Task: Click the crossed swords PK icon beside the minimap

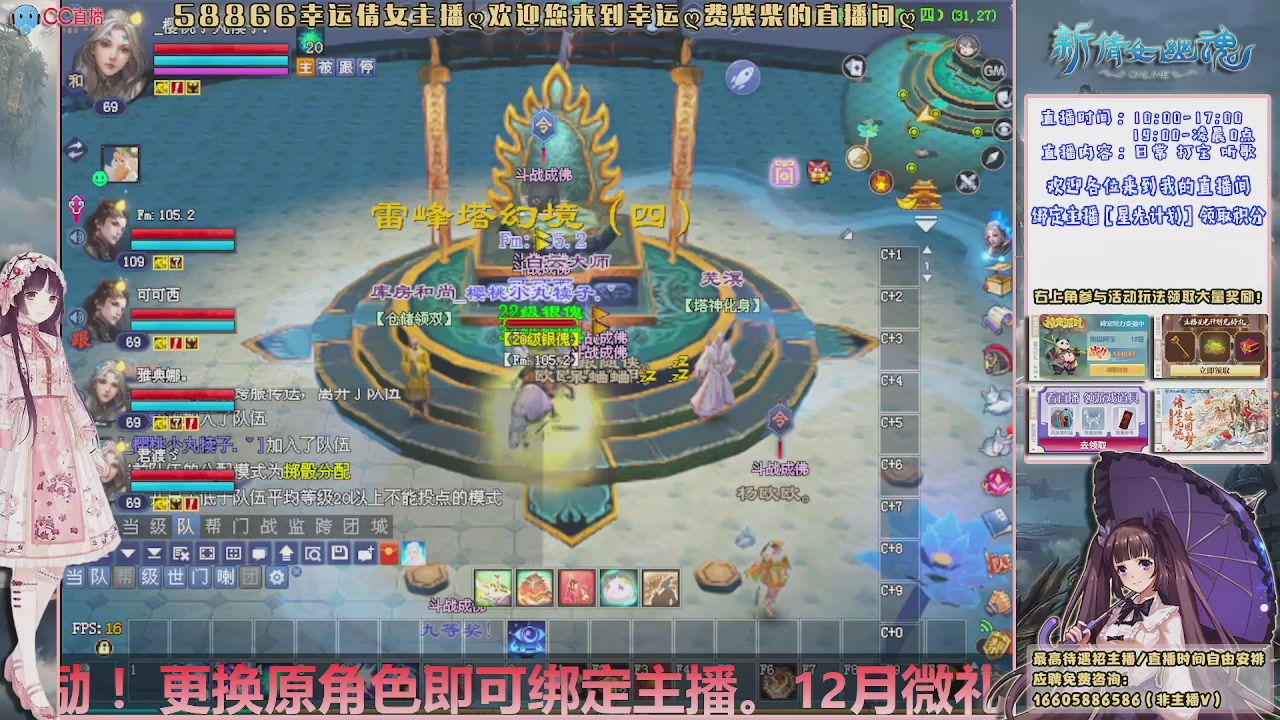Action: click(965, 180)
